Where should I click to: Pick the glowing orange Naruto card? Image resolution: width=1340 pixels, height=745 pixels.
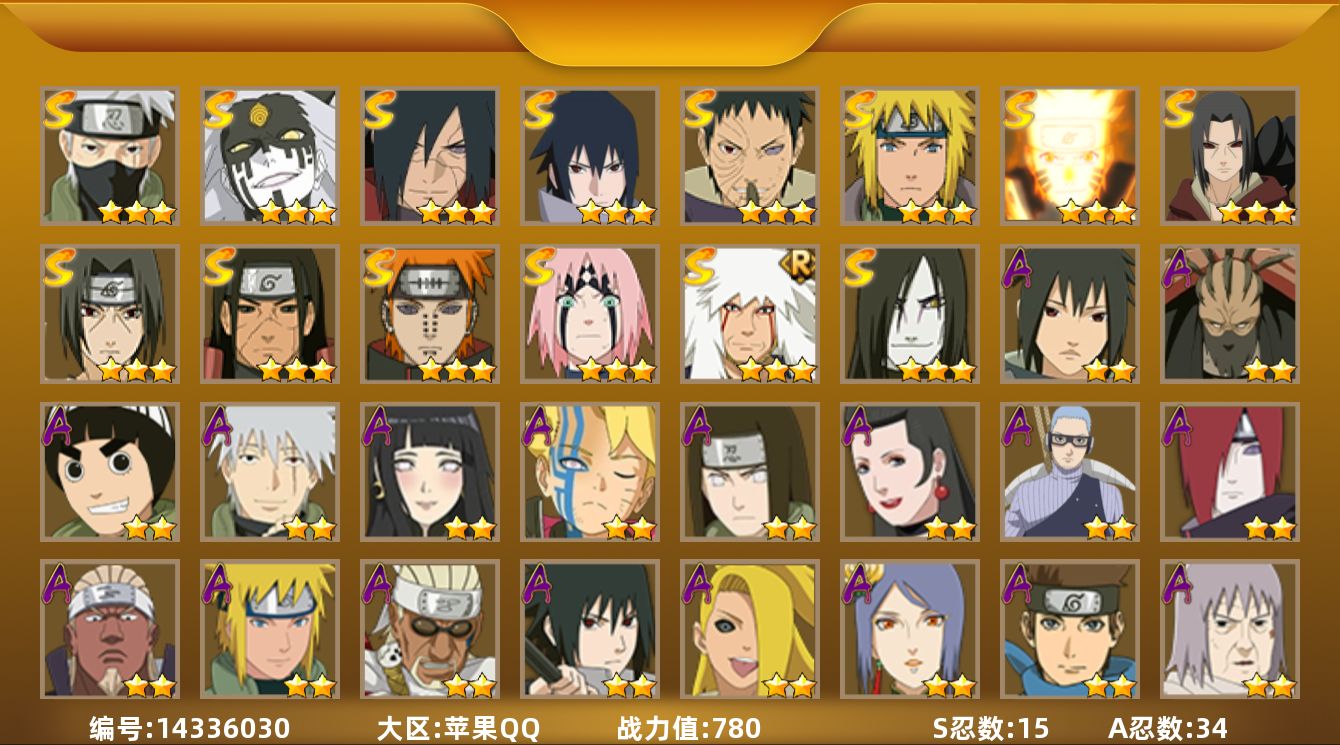[1069, 156]
